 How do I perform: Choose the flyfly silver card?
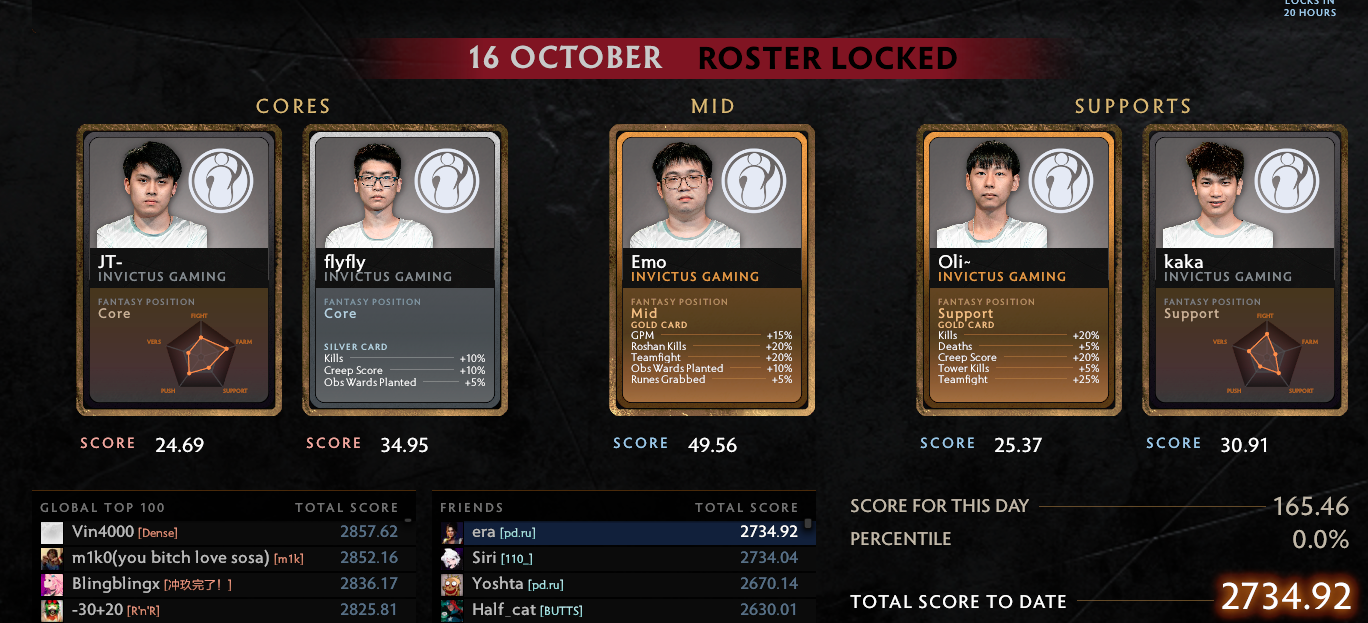[x=405, y=270]
